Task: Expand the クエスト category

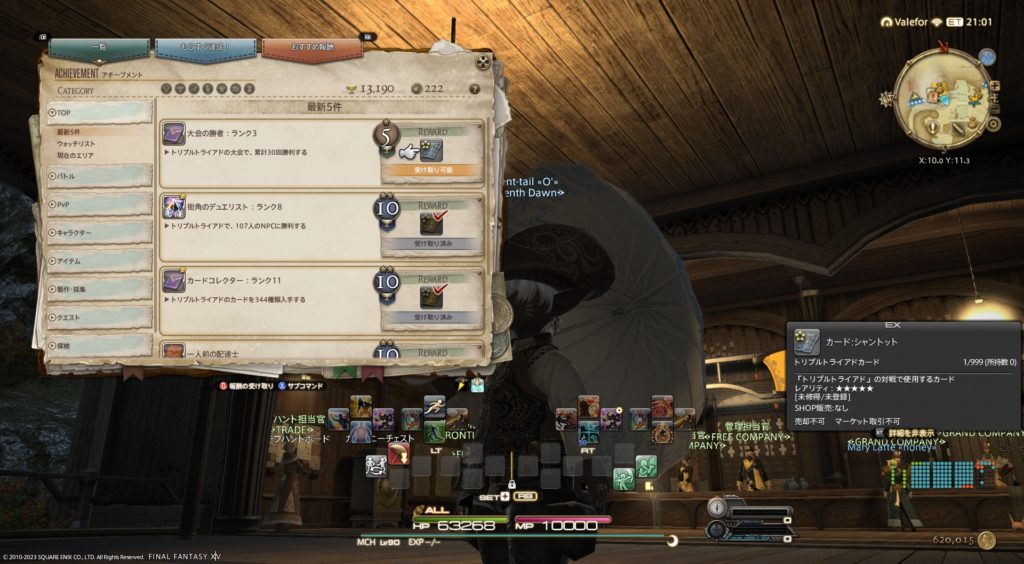Action: tap(99, 318)
